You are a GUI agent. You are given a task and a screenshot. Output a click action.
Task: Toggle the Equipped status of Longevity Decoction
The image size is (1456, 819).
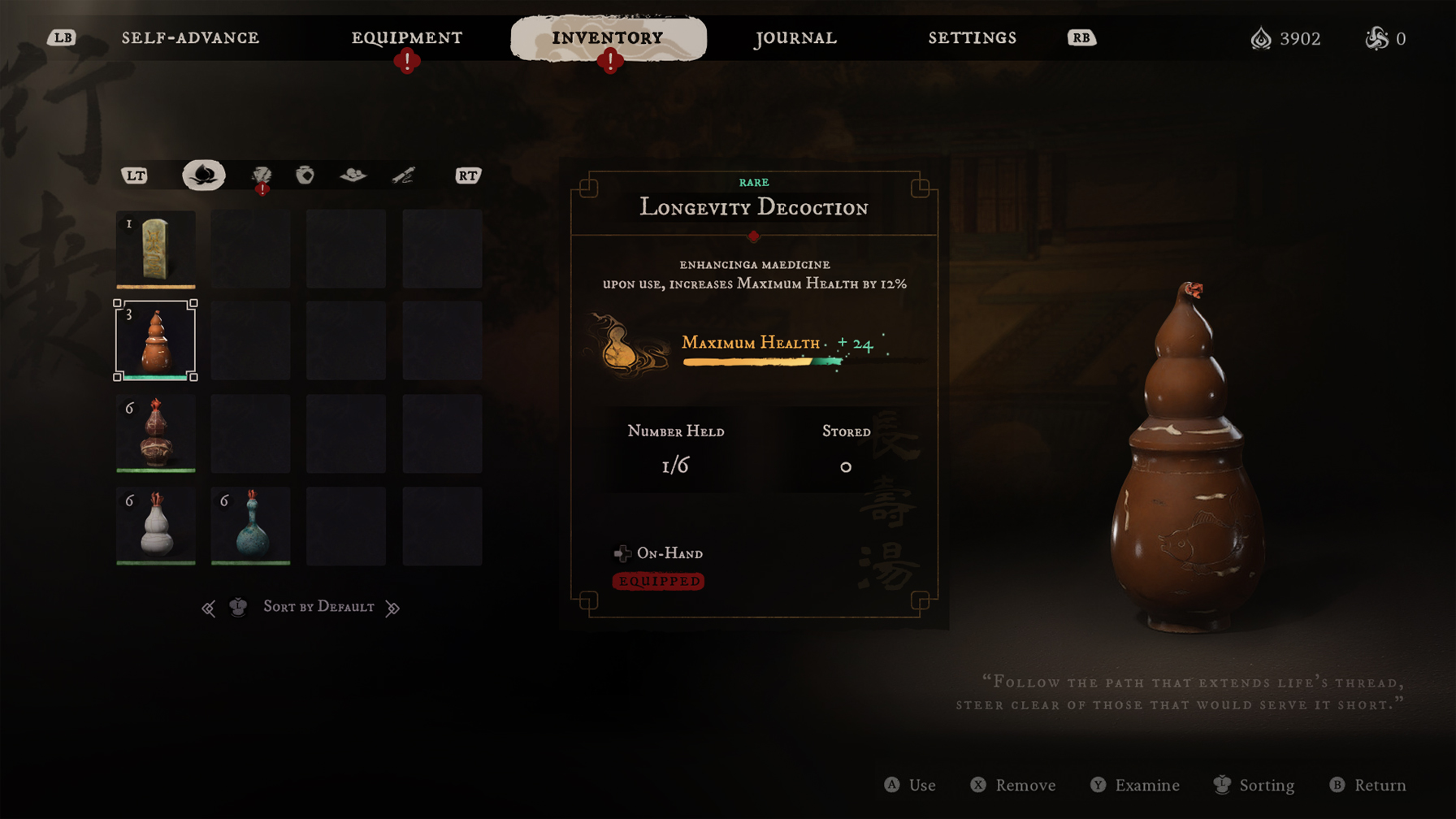point(658,582)
